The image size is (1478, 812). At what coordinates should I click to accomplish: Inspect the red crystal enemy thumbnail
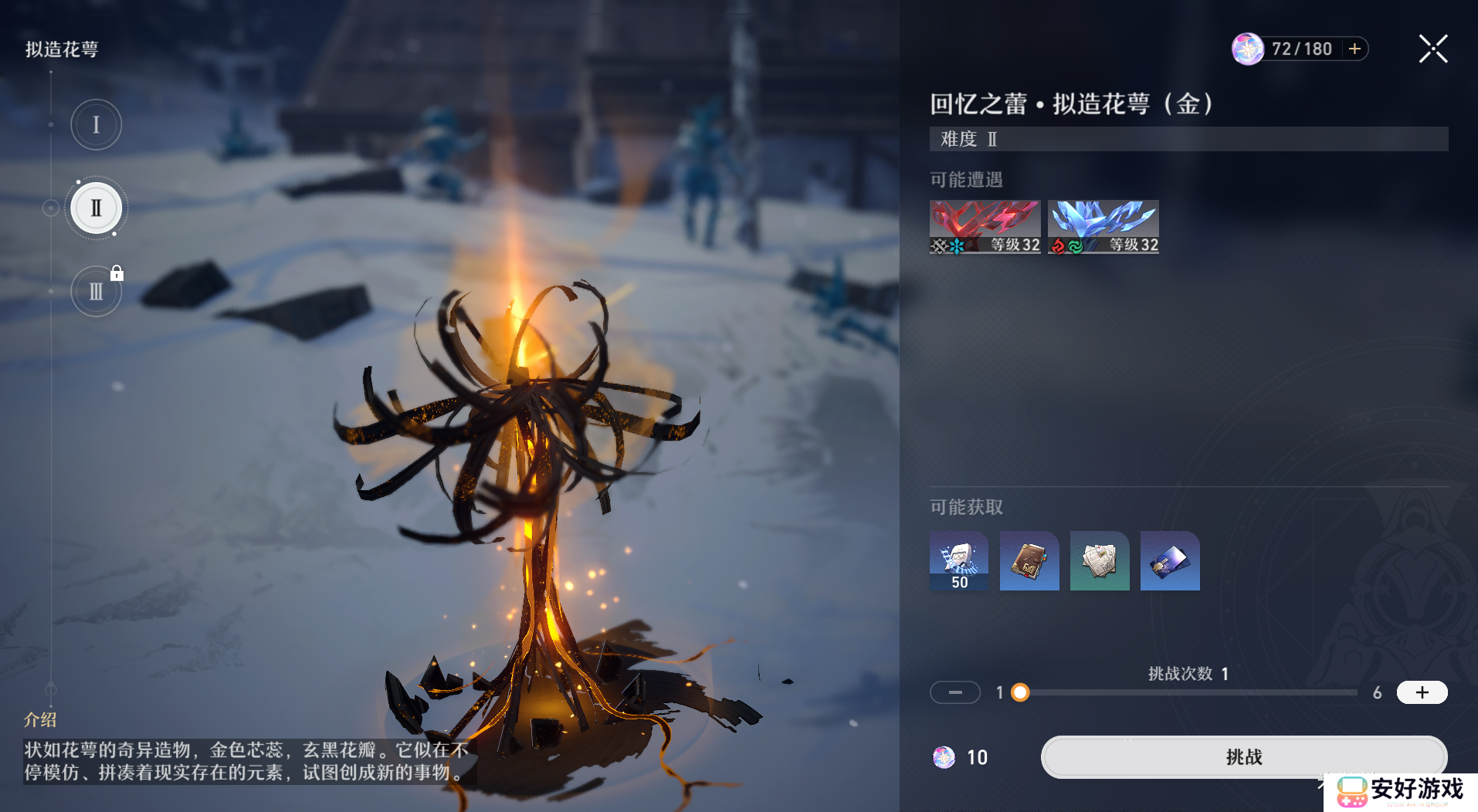coord(985,227)
